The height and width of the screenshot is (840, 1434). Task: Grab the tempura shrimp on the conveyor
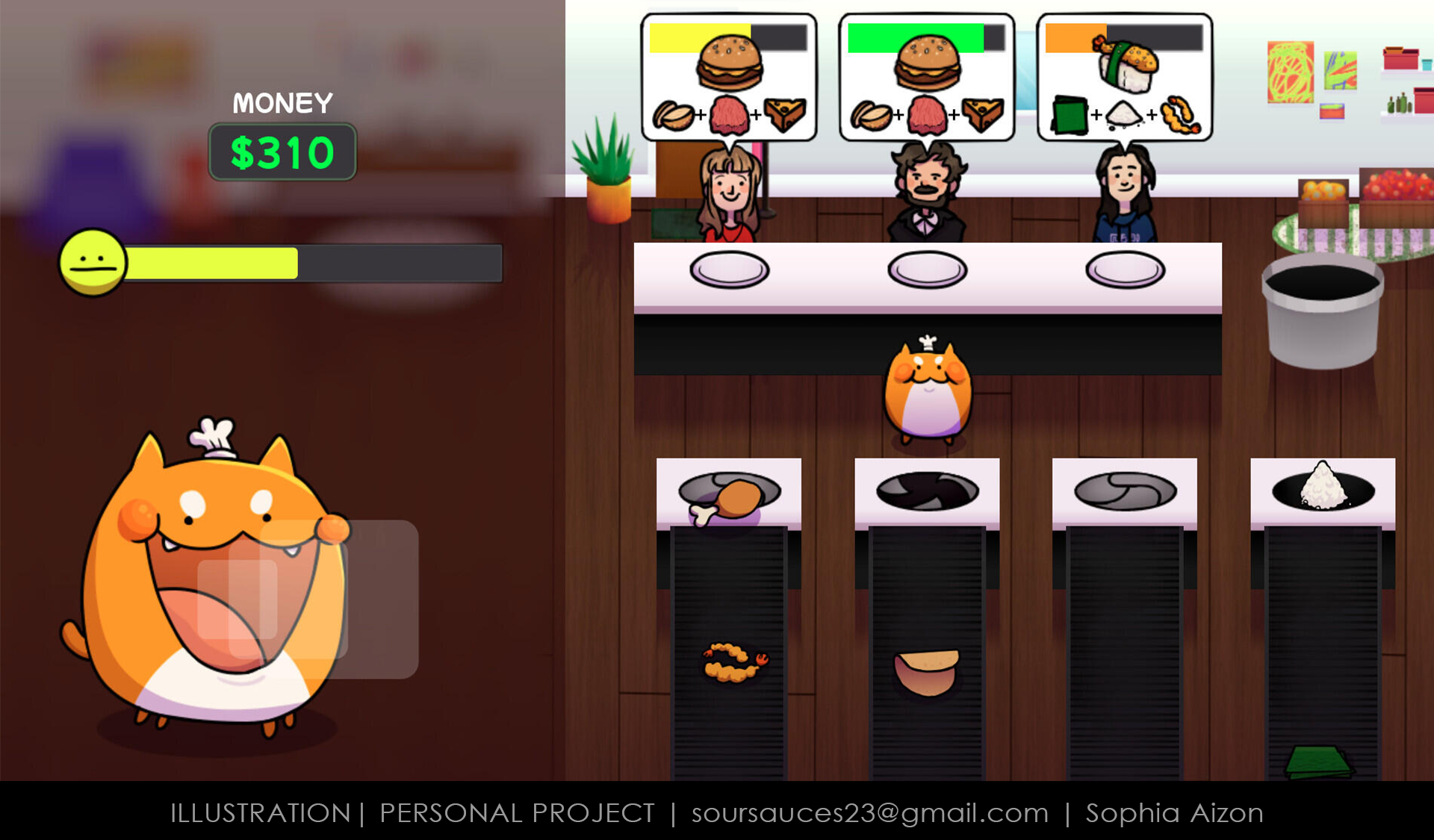[x=734, y=662]
